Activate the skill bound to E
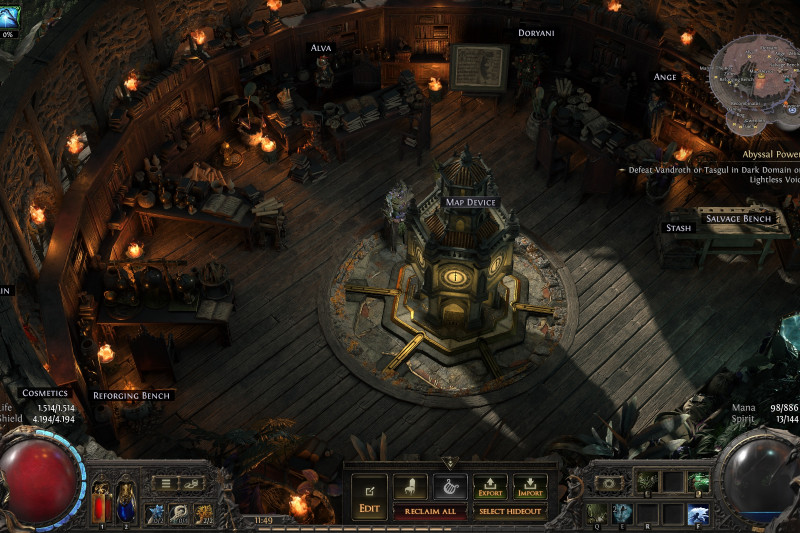The width and height of the screenshot is (800, 533). (x=622, y=512)
